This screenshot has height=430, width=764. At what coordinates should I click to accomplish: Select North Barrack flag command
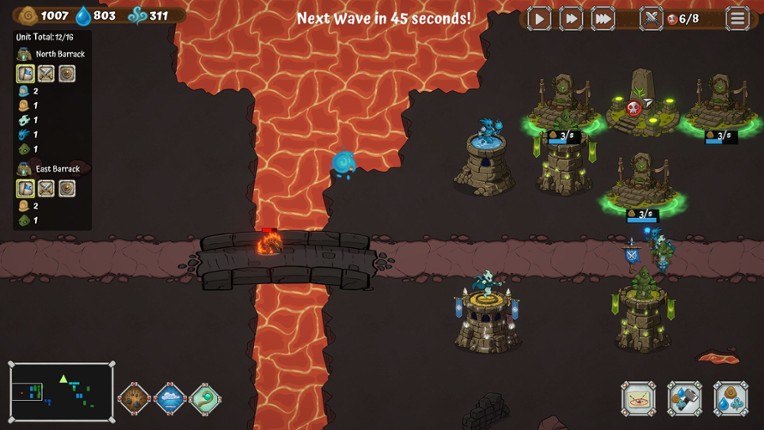[25, 73]
